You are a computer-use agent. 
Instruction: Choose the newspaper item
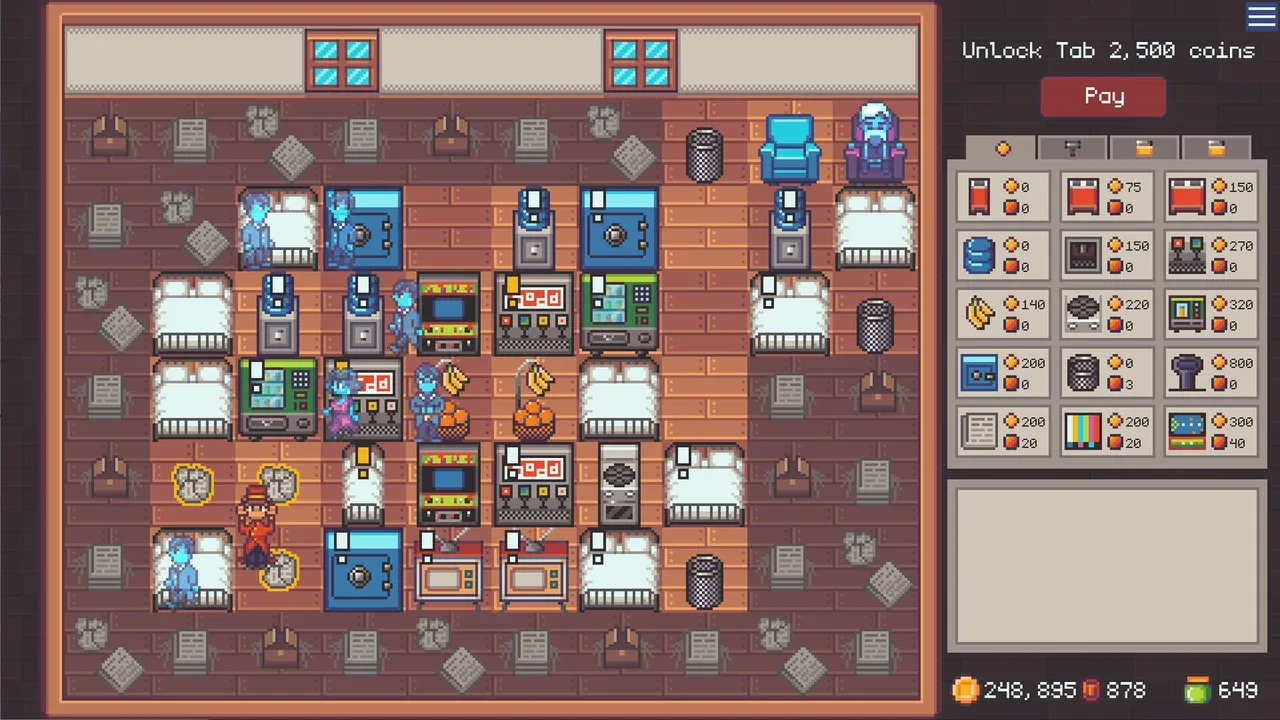(x=1000, y=431)
